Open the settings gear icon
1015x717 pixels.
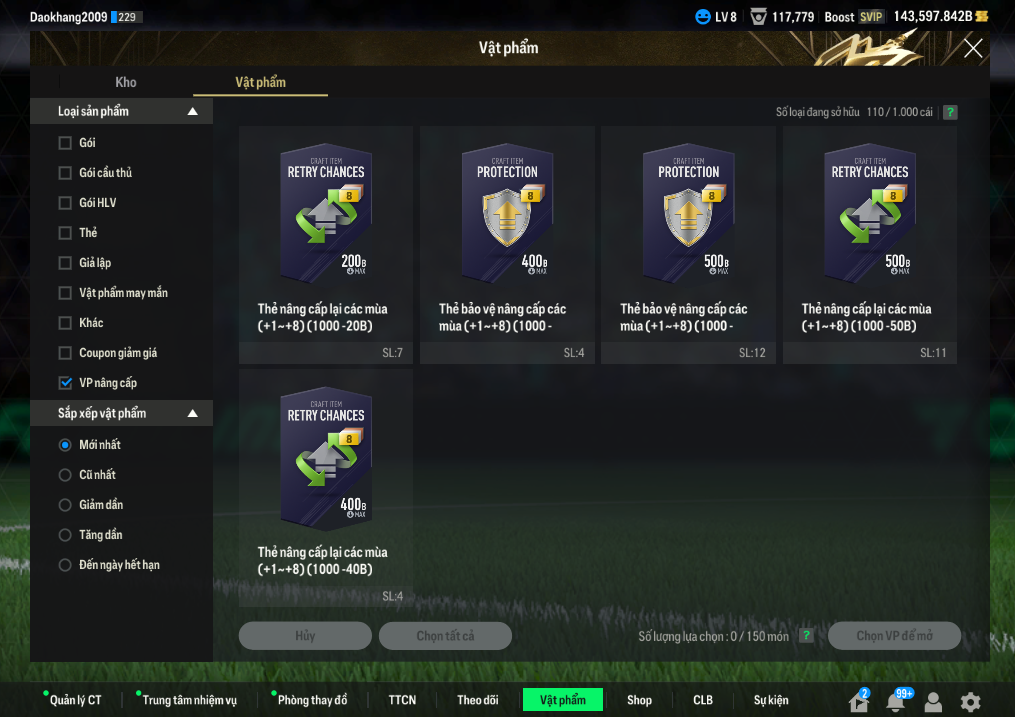970,702
